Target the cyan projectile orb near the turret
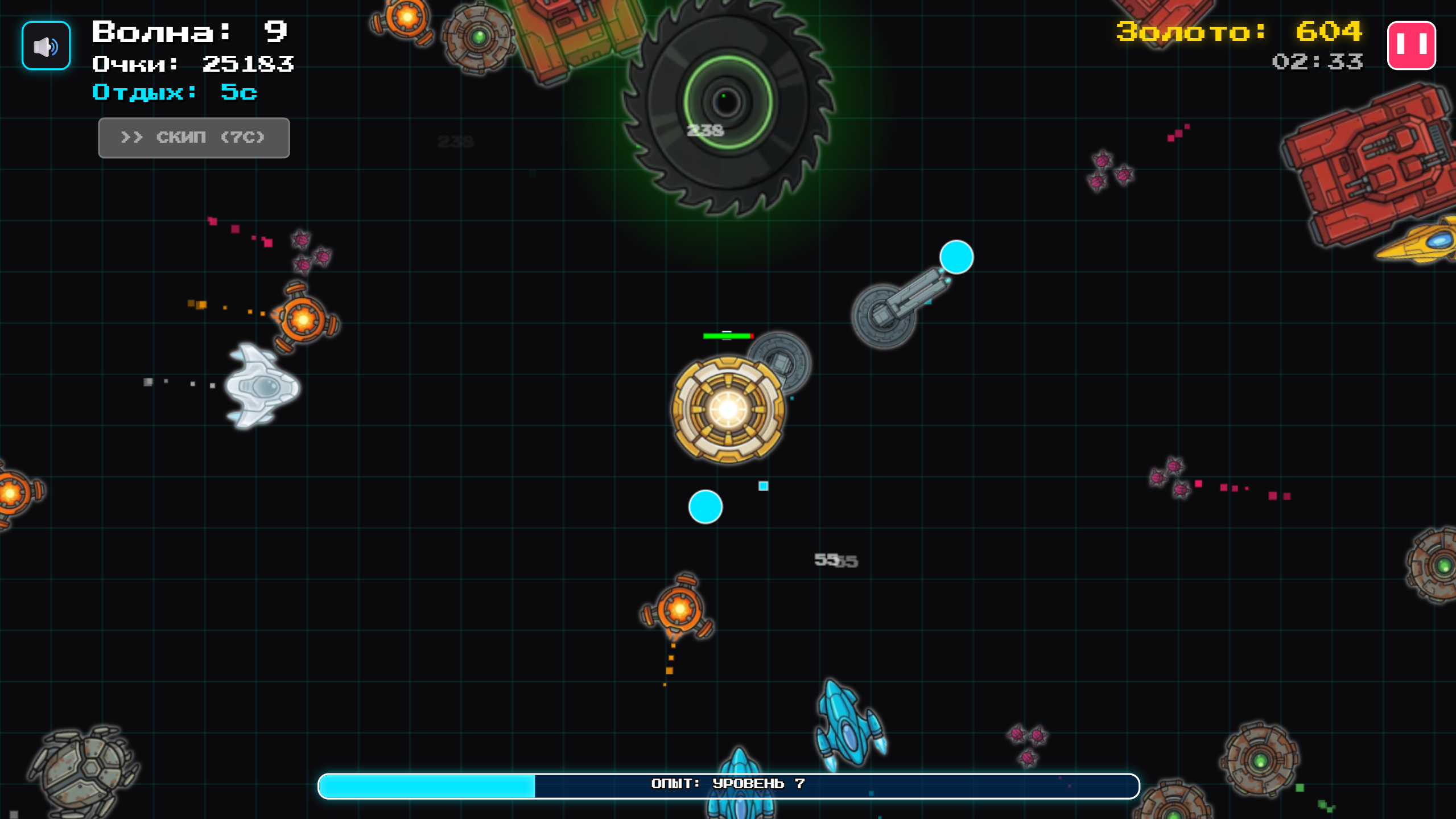 click(x=955, y=257)
